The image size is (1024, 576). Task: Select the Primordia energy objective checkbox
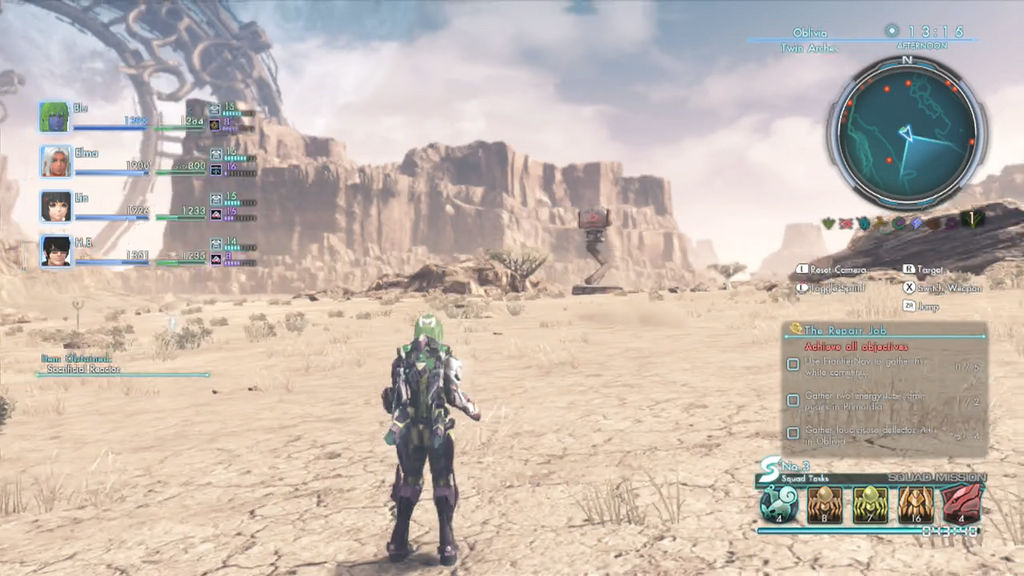(x=793, y=400)
